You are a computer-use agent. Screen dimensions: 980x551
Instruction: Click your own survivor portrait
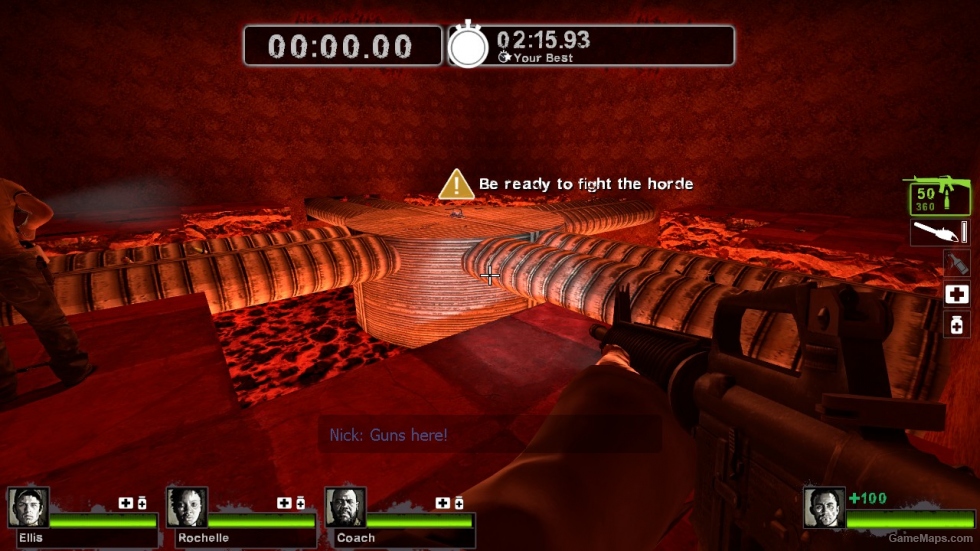coord(824,507)
